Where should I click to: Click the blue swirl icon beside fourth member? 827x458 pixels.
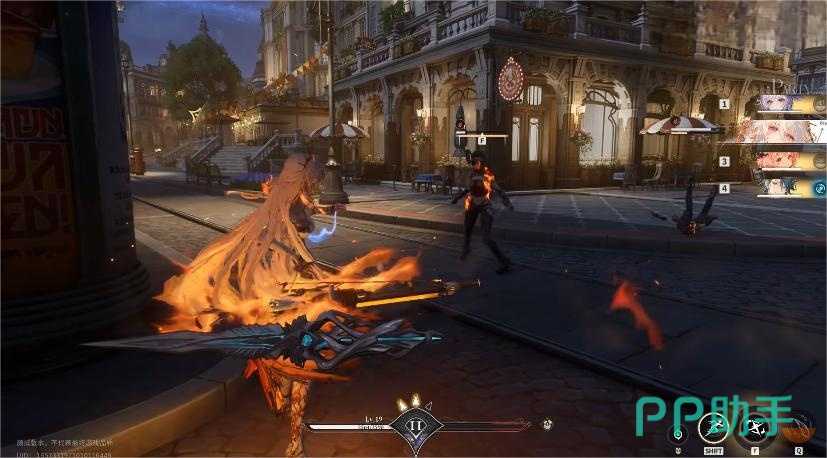point(819,187)
